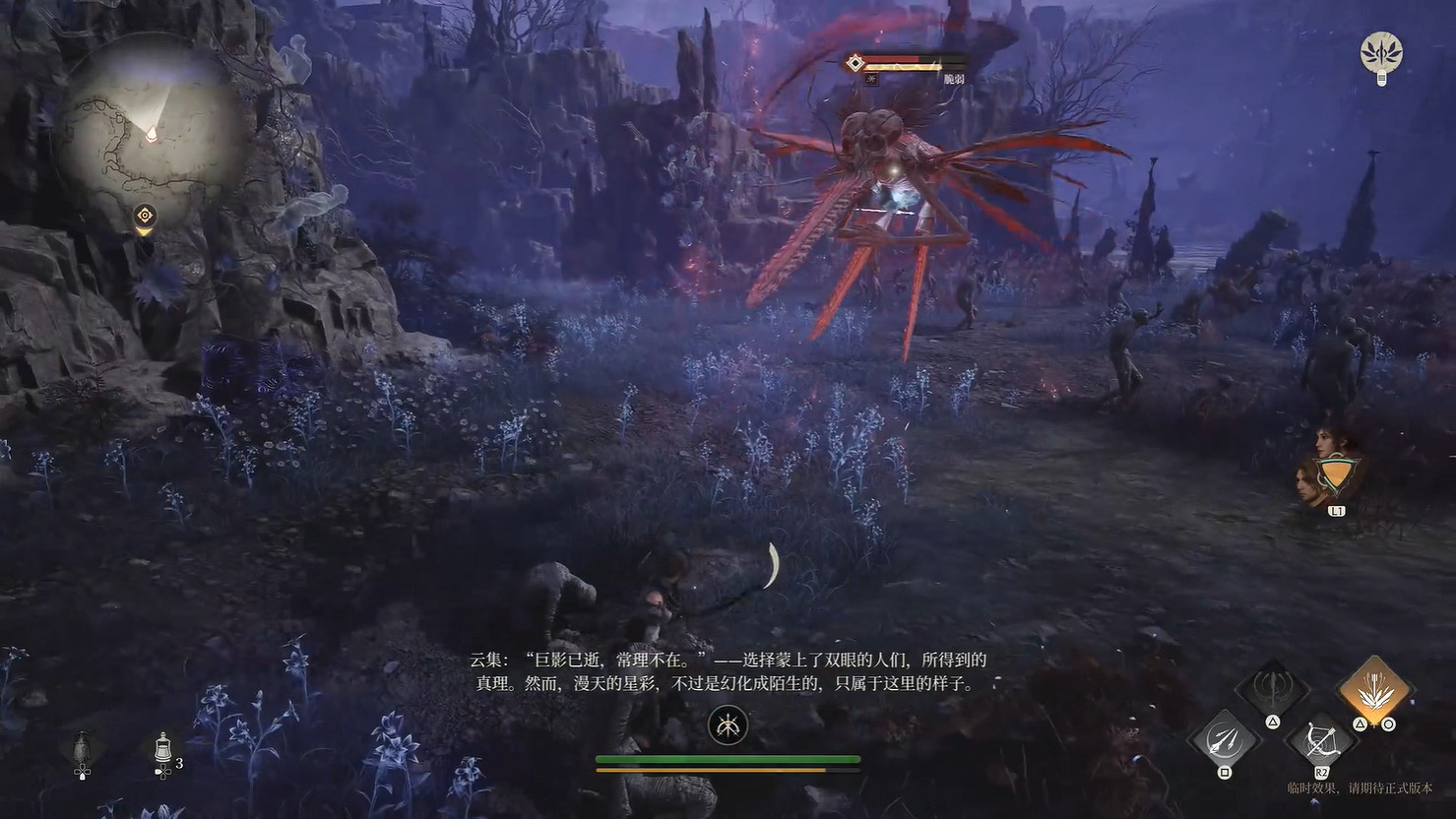This screenshot has height=819, width=1456.
Task: Click the d-pad down prompt under the lantern
Action: tap(83, 773)
